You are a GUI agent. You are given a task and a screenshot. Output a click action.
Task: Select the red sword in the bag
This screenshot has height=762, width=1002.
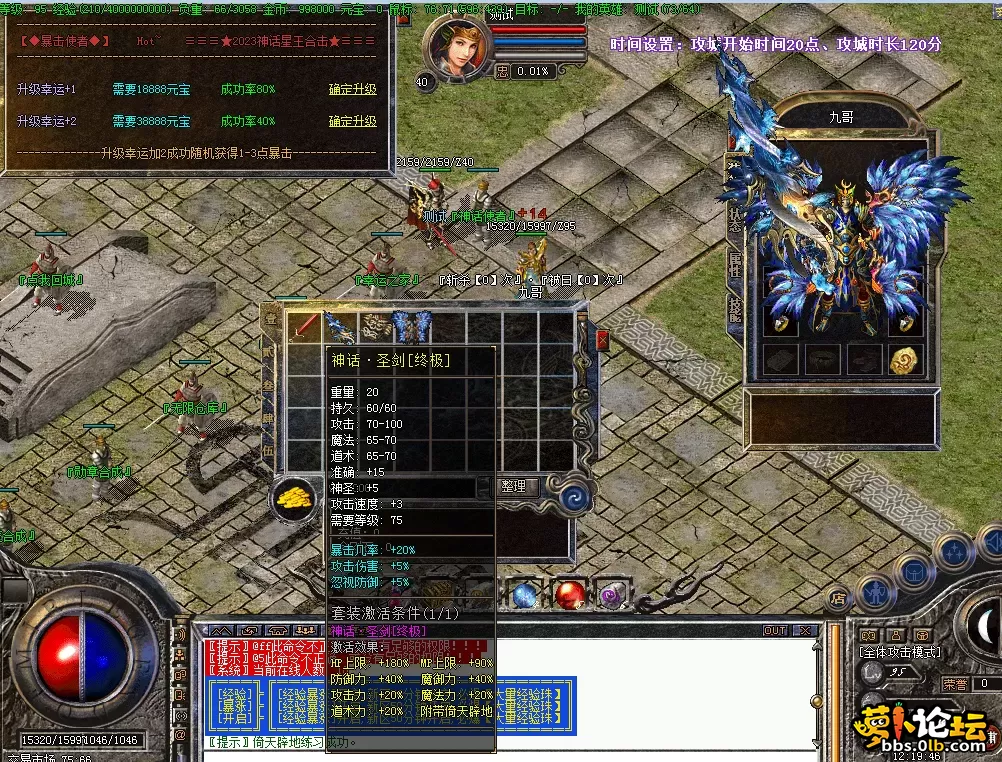coord(304,327)
